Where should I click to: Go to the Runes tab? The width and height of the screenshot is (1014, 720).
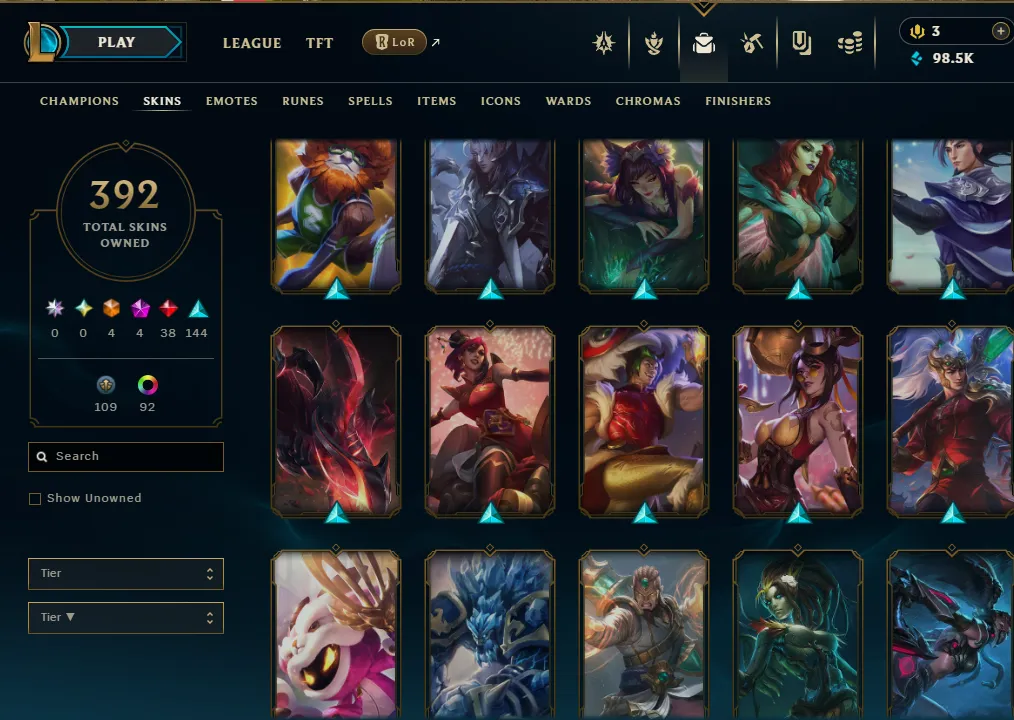[x=302, y=101]
